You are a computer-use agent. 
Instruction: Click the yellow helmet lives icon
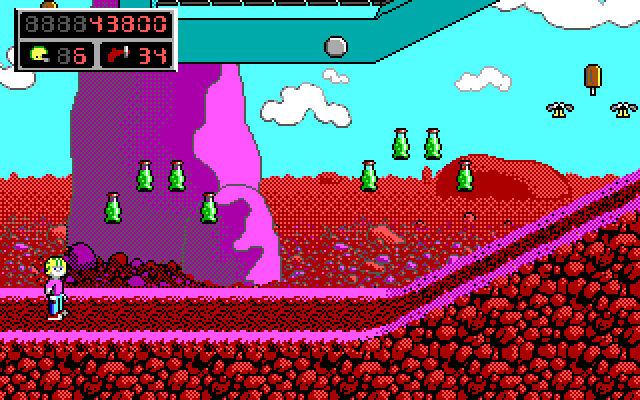(x=41, y=54)
